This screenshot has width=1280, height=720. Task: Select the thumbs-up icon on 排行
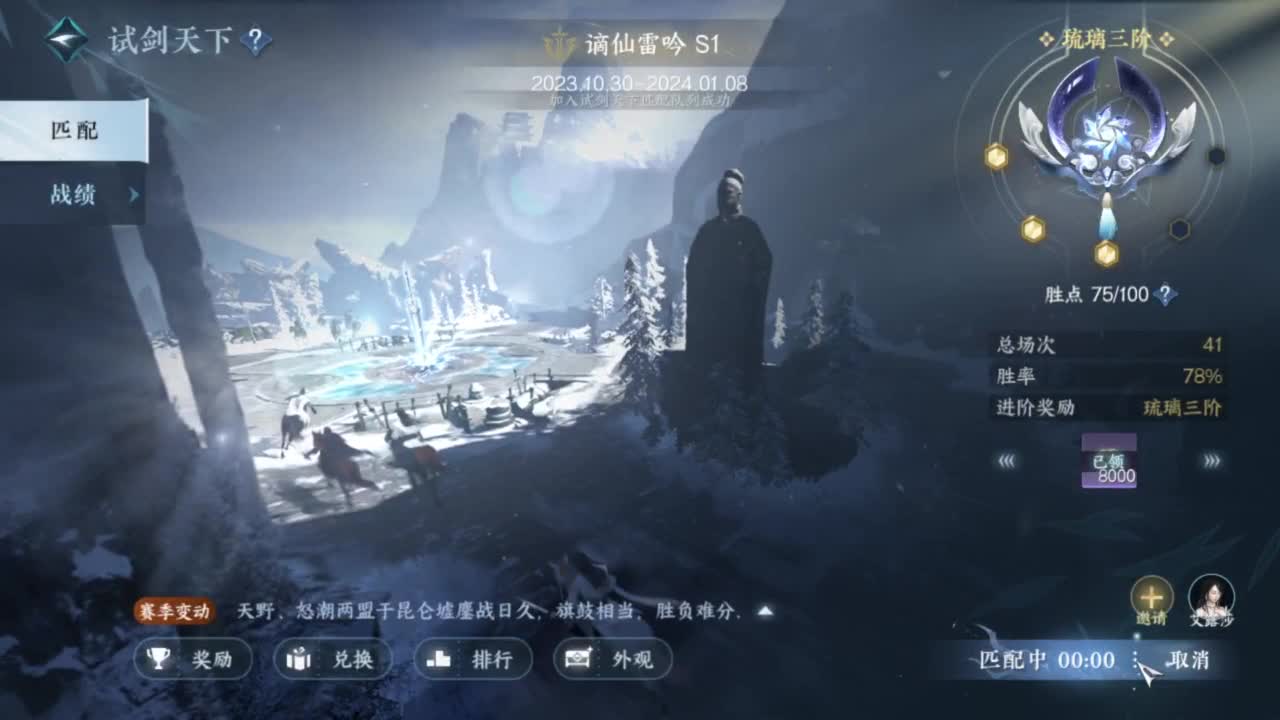[x=437, y=660]
